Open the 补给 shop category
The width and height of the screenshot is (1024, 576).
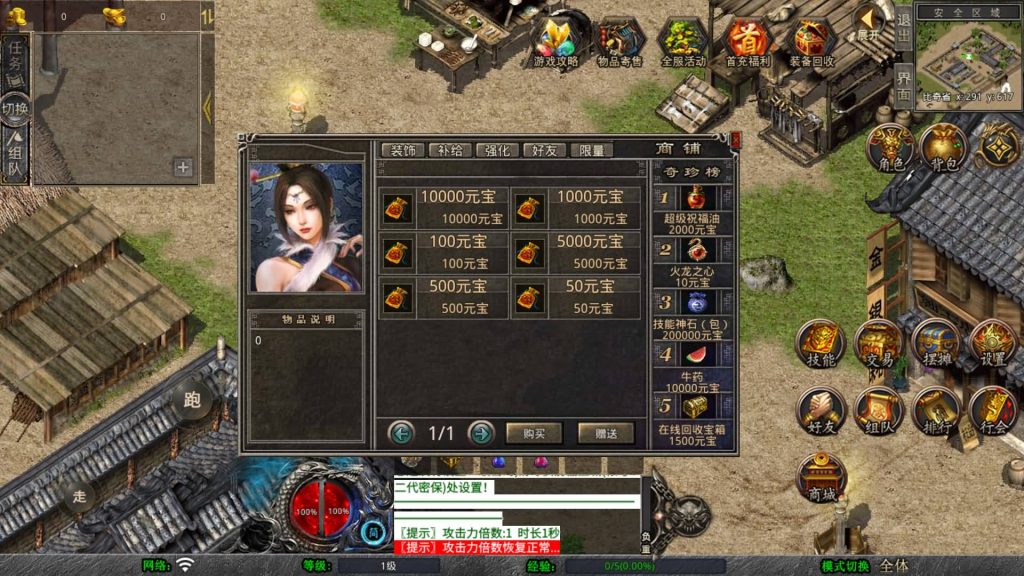[x=450, y=150]
